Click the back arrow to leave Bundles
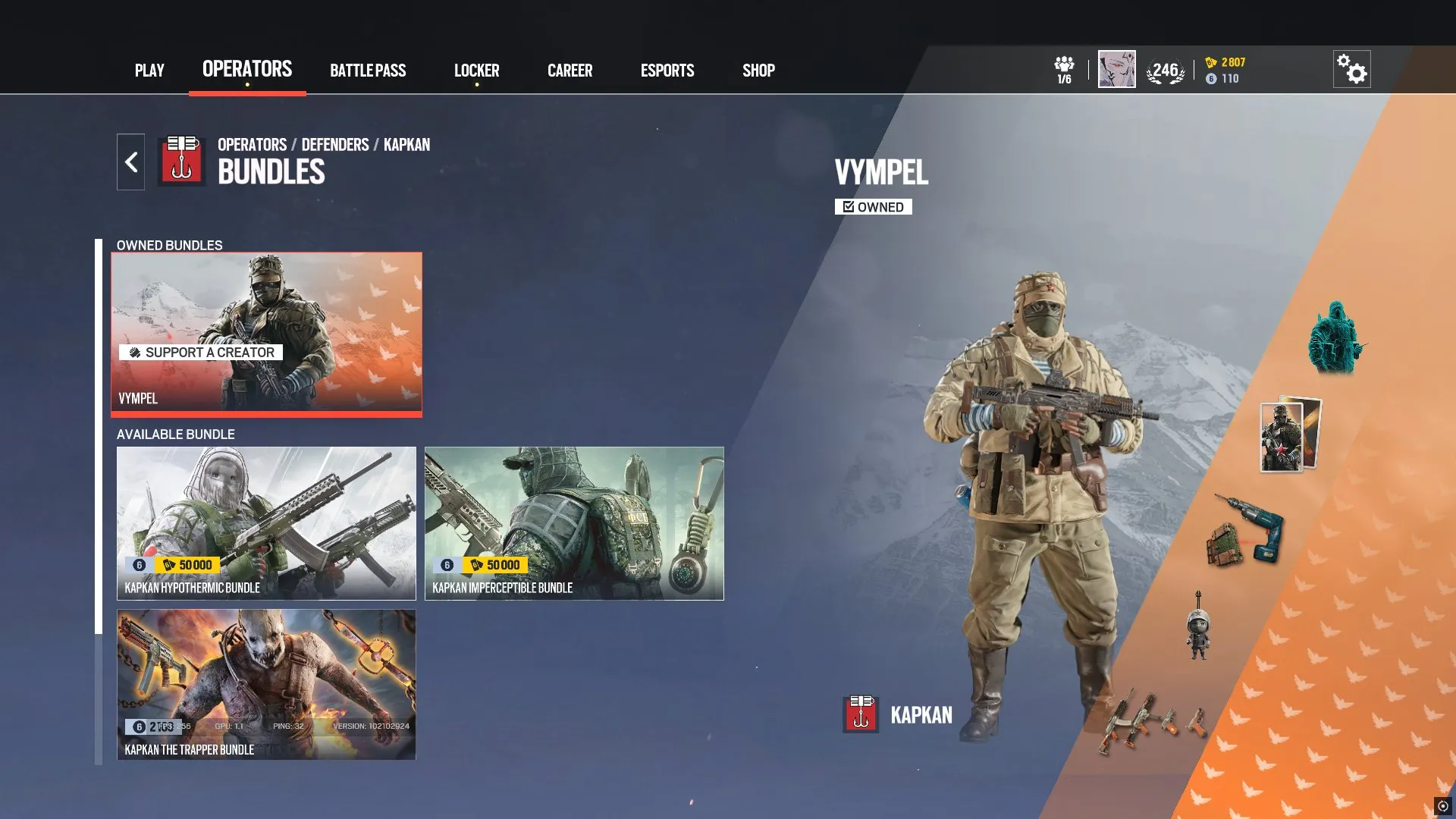Screen dimensions: 1456x819 point(130,161)
